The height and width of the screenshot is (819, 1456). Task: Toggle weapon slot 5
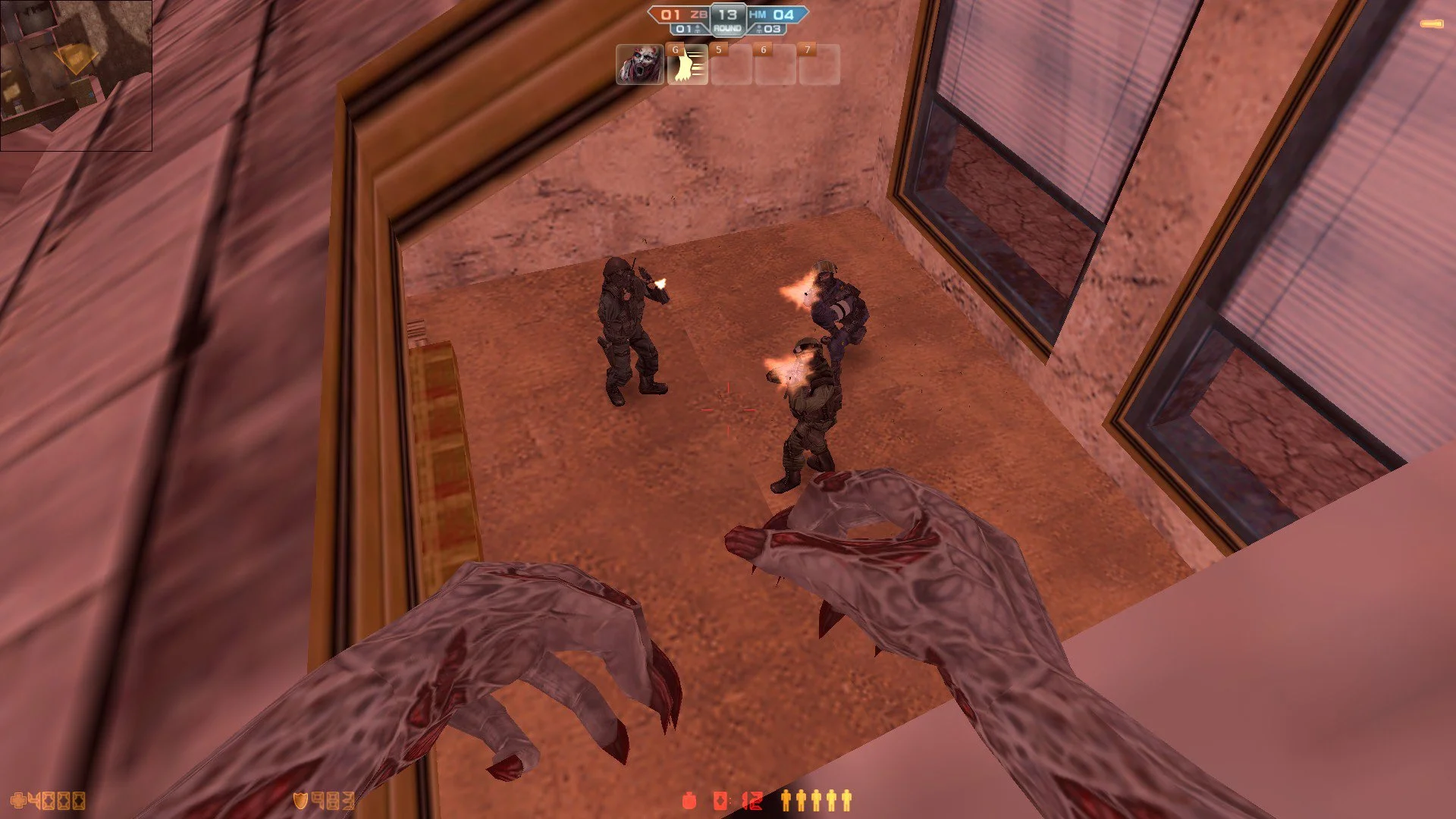[x=733, y=66]
